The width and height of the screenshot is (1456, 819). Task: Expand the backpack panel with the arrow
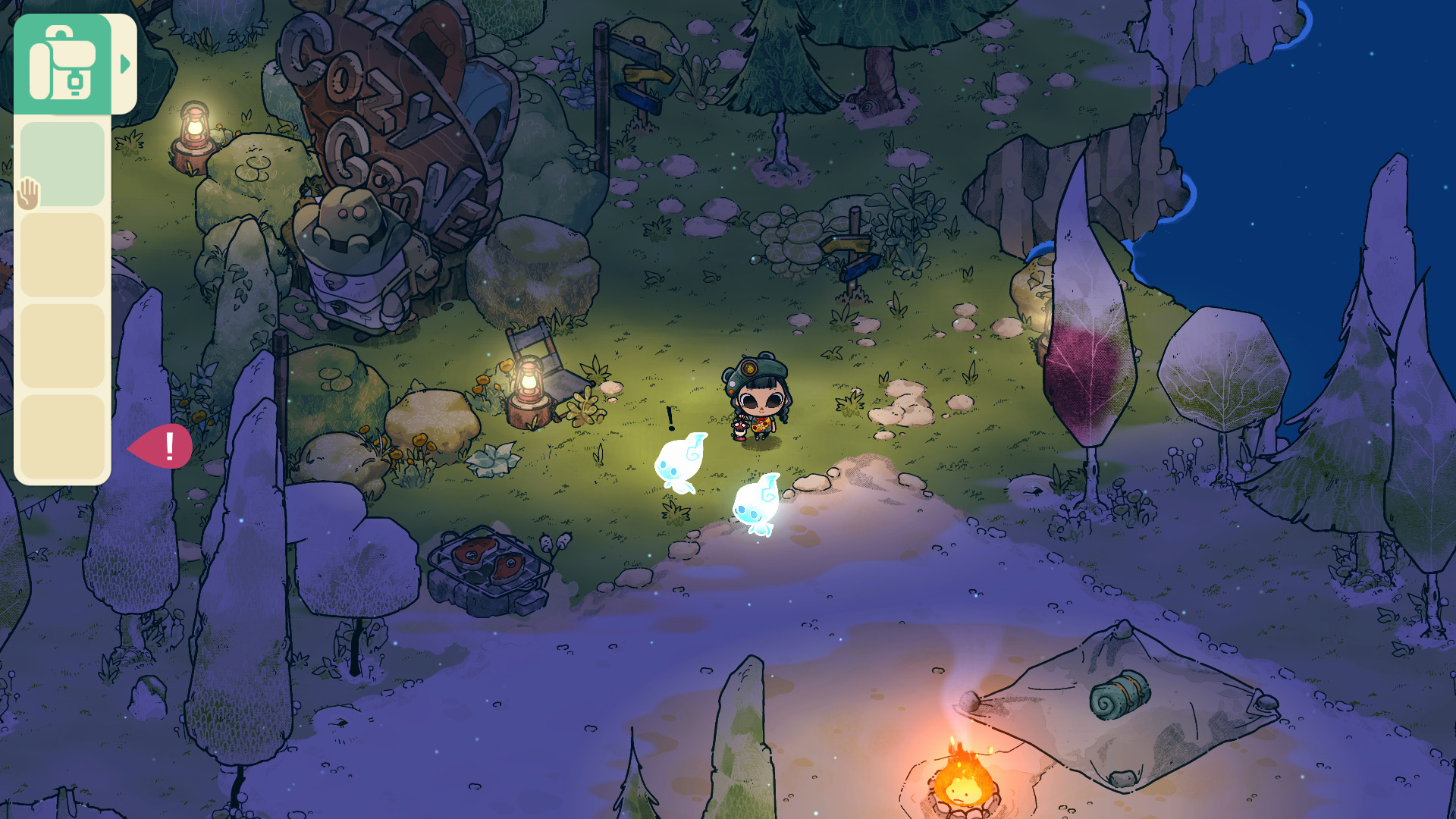[x=125, y=64]
